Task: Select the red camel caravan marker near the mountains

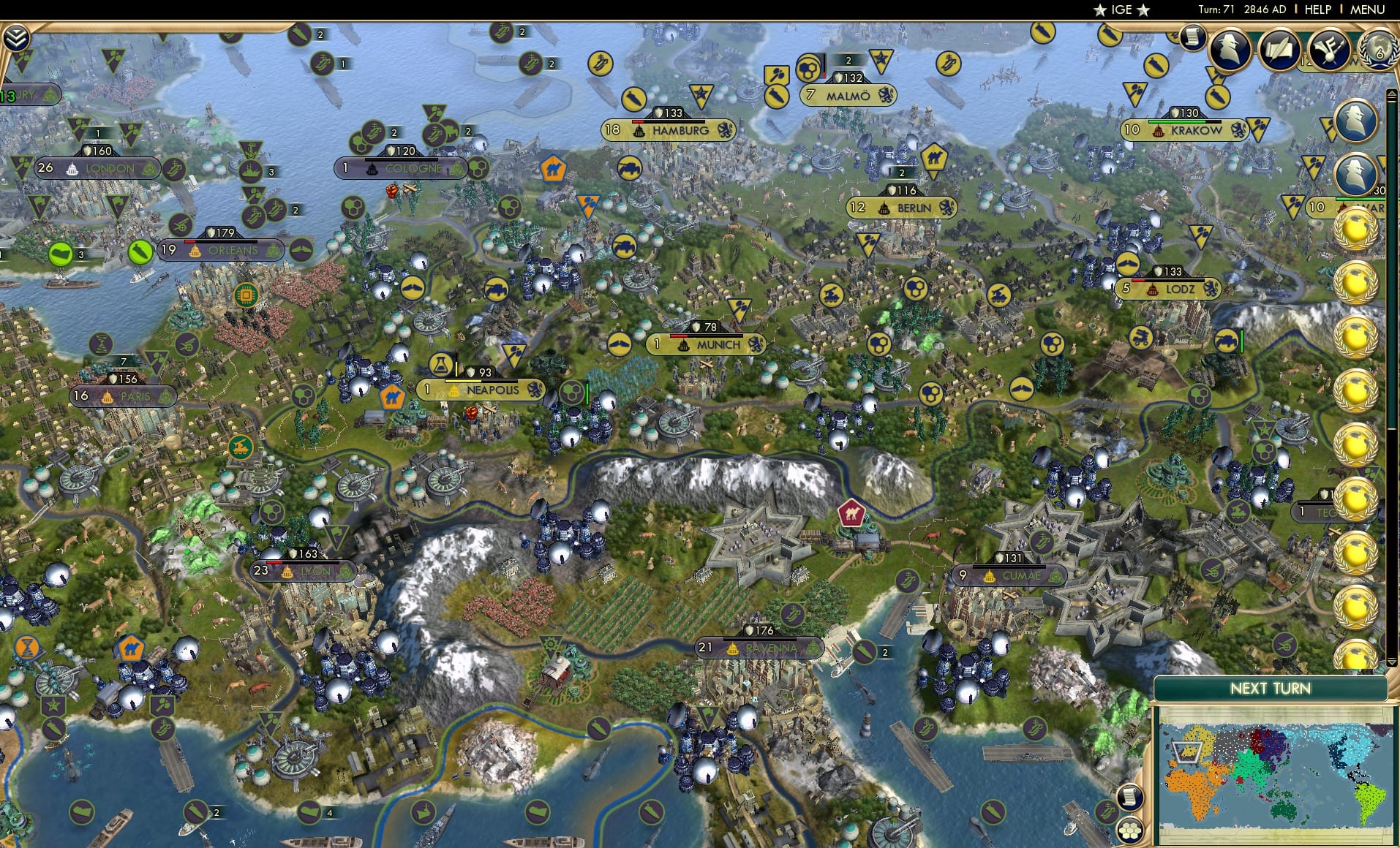Action: point(852,514)
